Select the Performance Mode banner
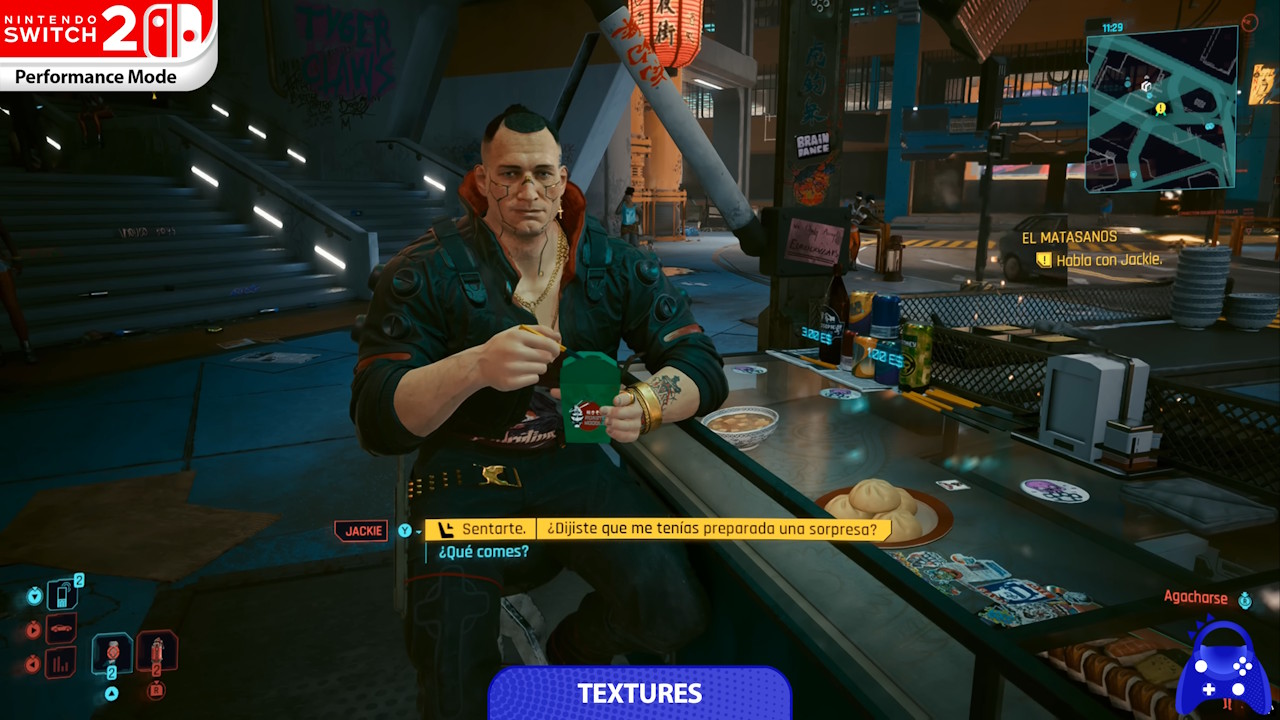This screenshot has width=1280, height=720. click(97, 76)
